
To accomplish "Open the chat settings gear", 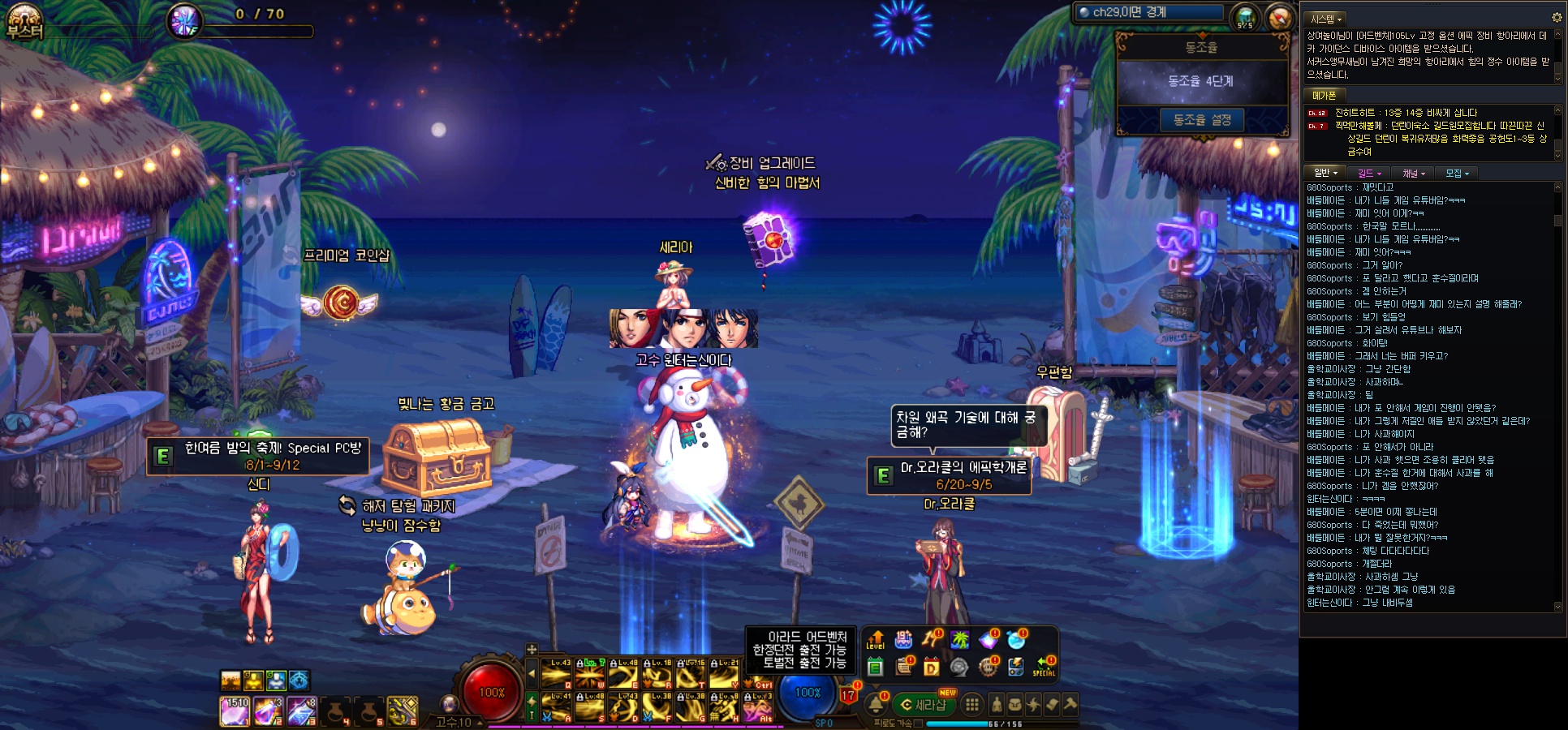I will click(x=1556, y=17).
